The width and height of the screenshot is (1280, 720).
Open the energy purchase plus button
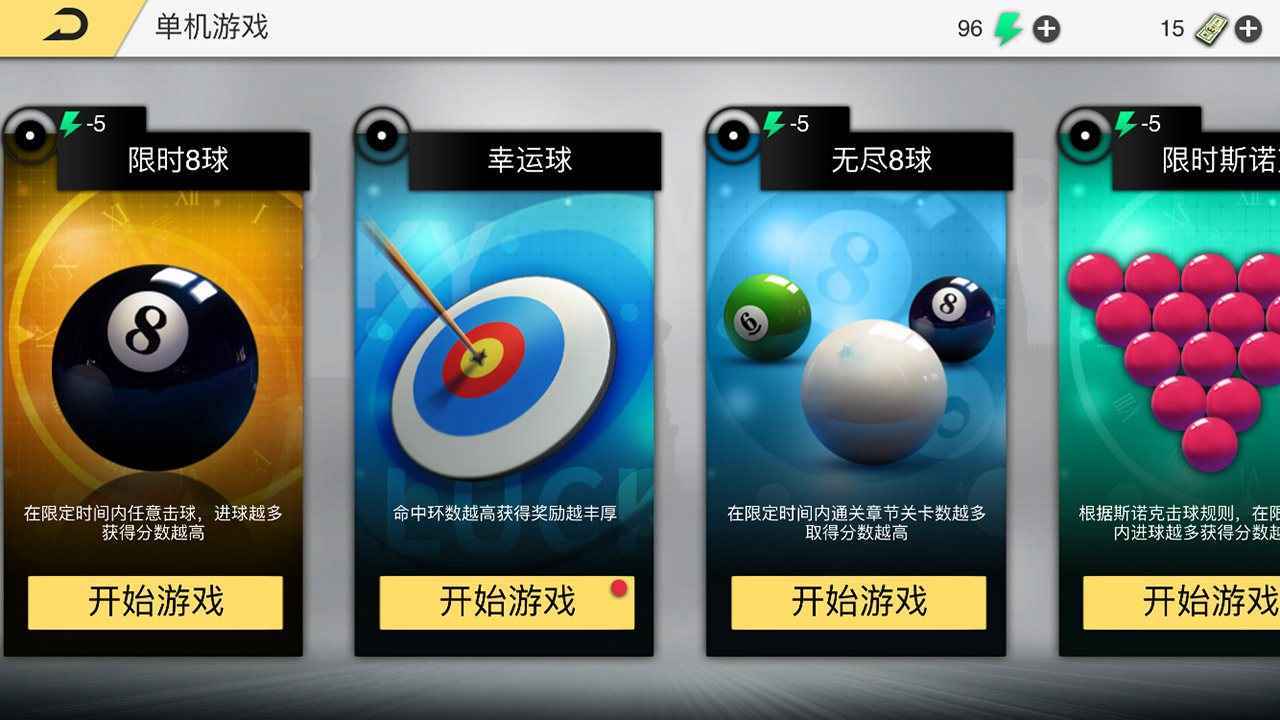[1046, 28]
